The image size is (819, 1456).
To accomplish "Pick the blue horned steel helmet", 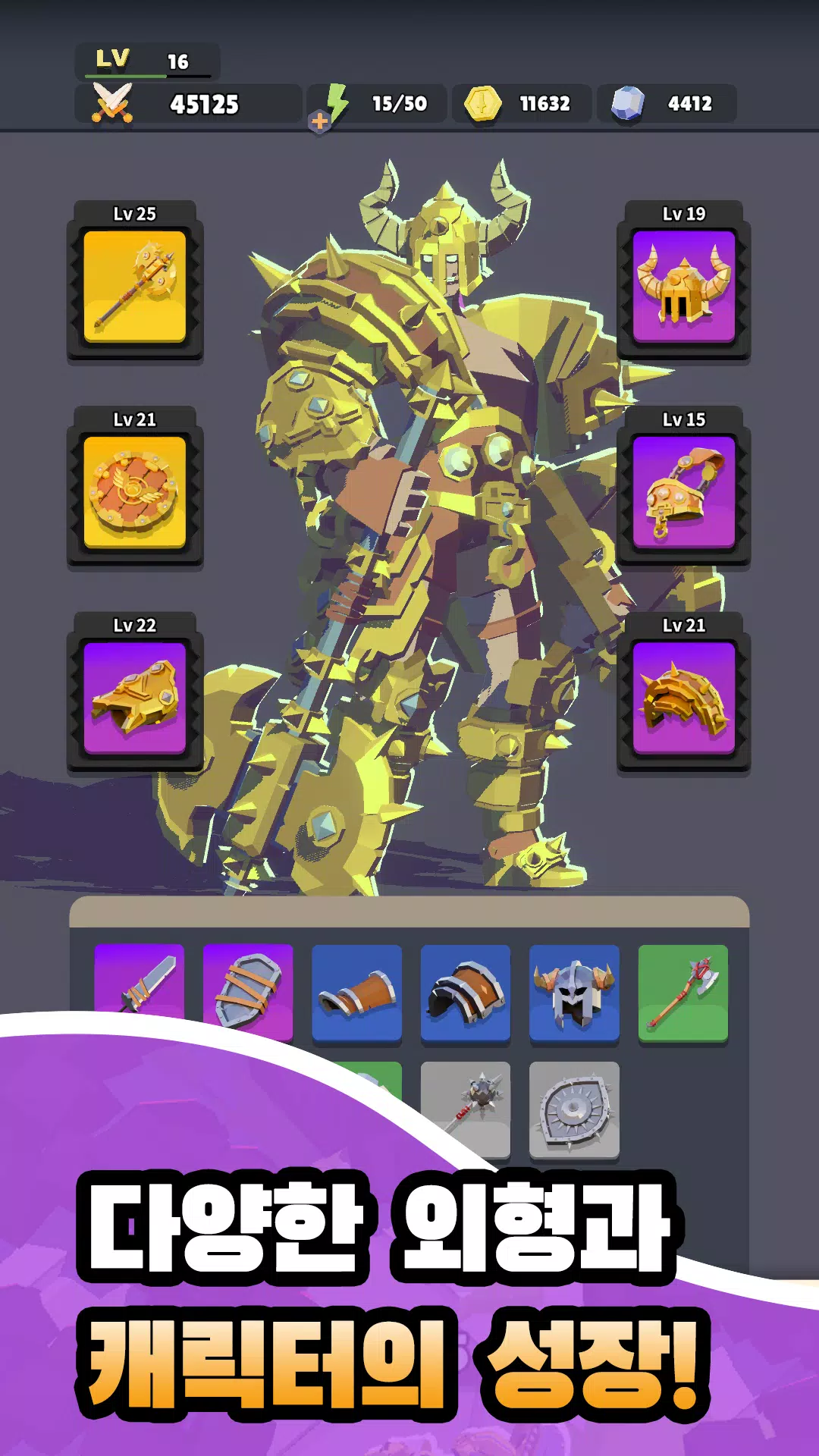I will coord(574,993).
